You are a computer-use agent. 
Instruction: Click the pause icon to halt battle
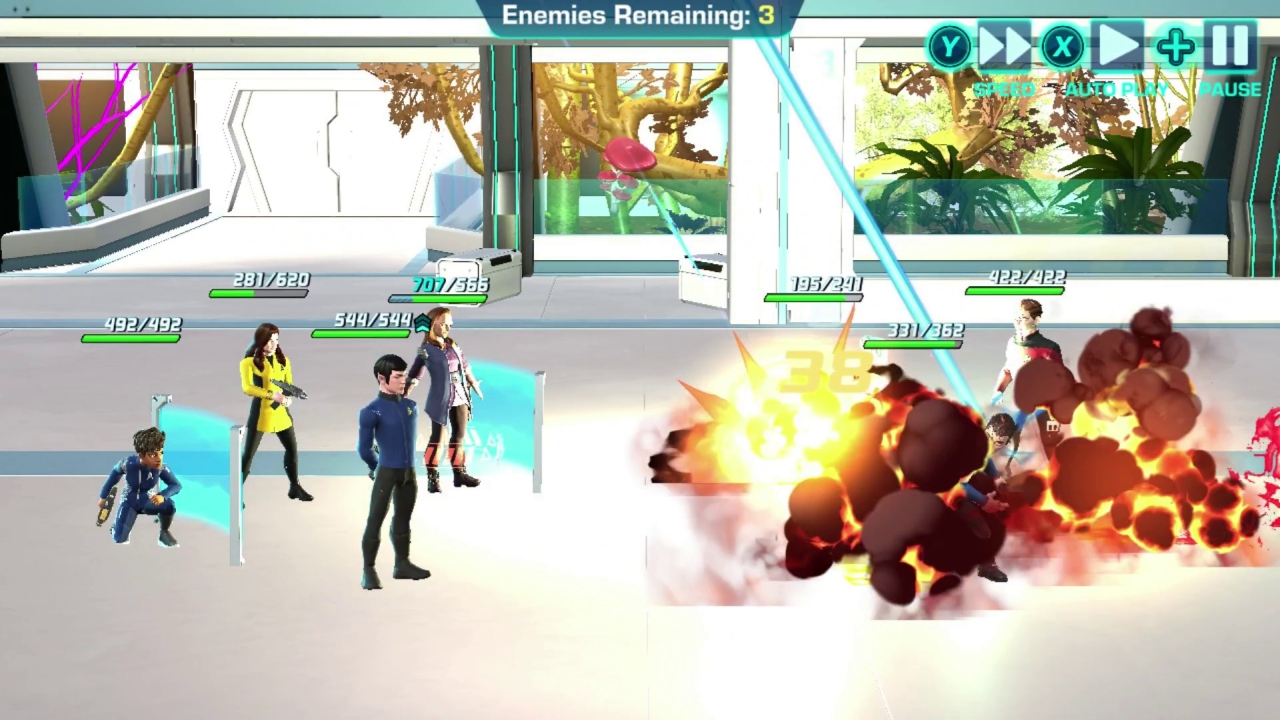click(1231, 46)
